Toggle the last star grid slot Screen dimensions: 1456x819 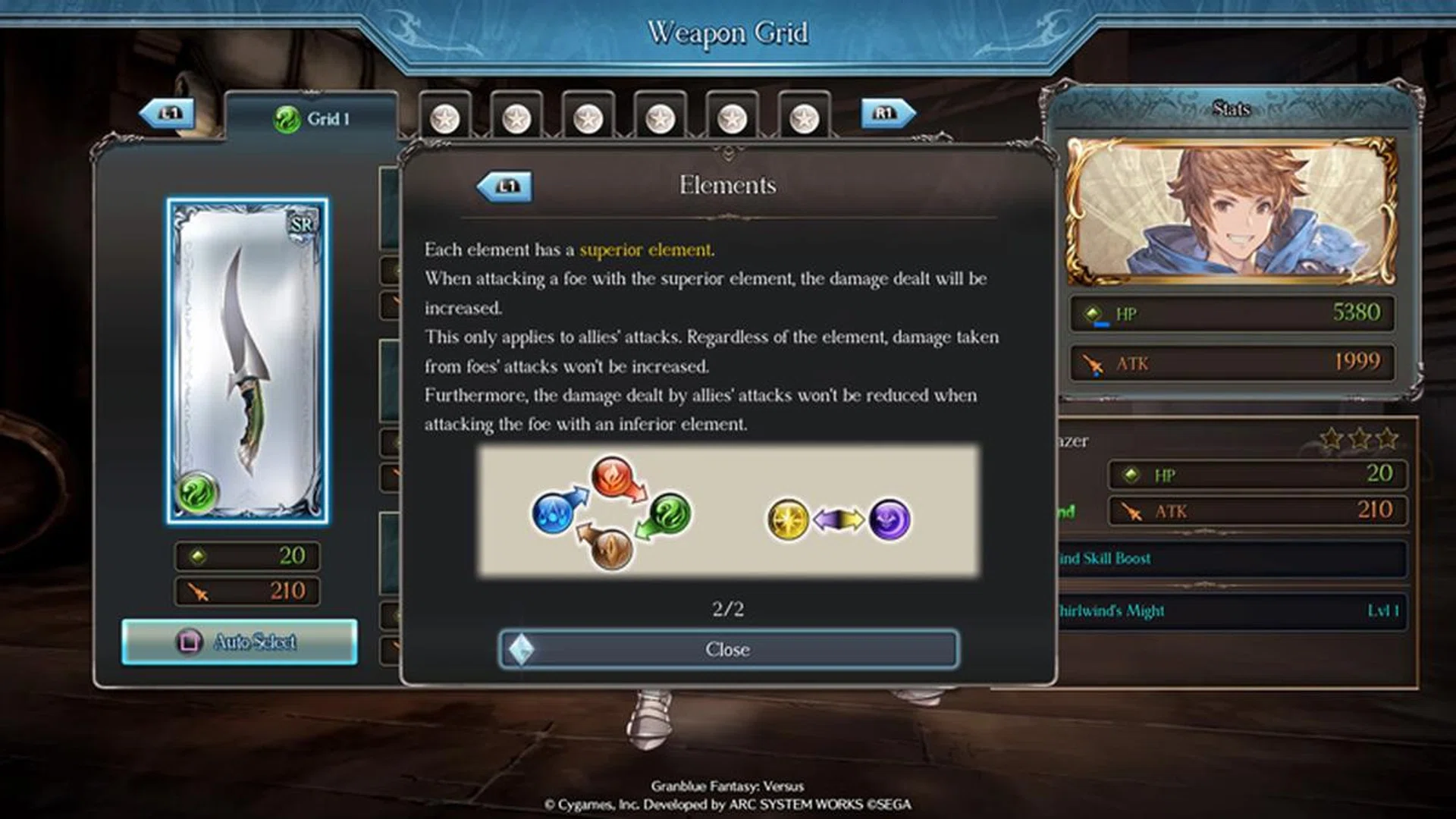click(802, 118)
